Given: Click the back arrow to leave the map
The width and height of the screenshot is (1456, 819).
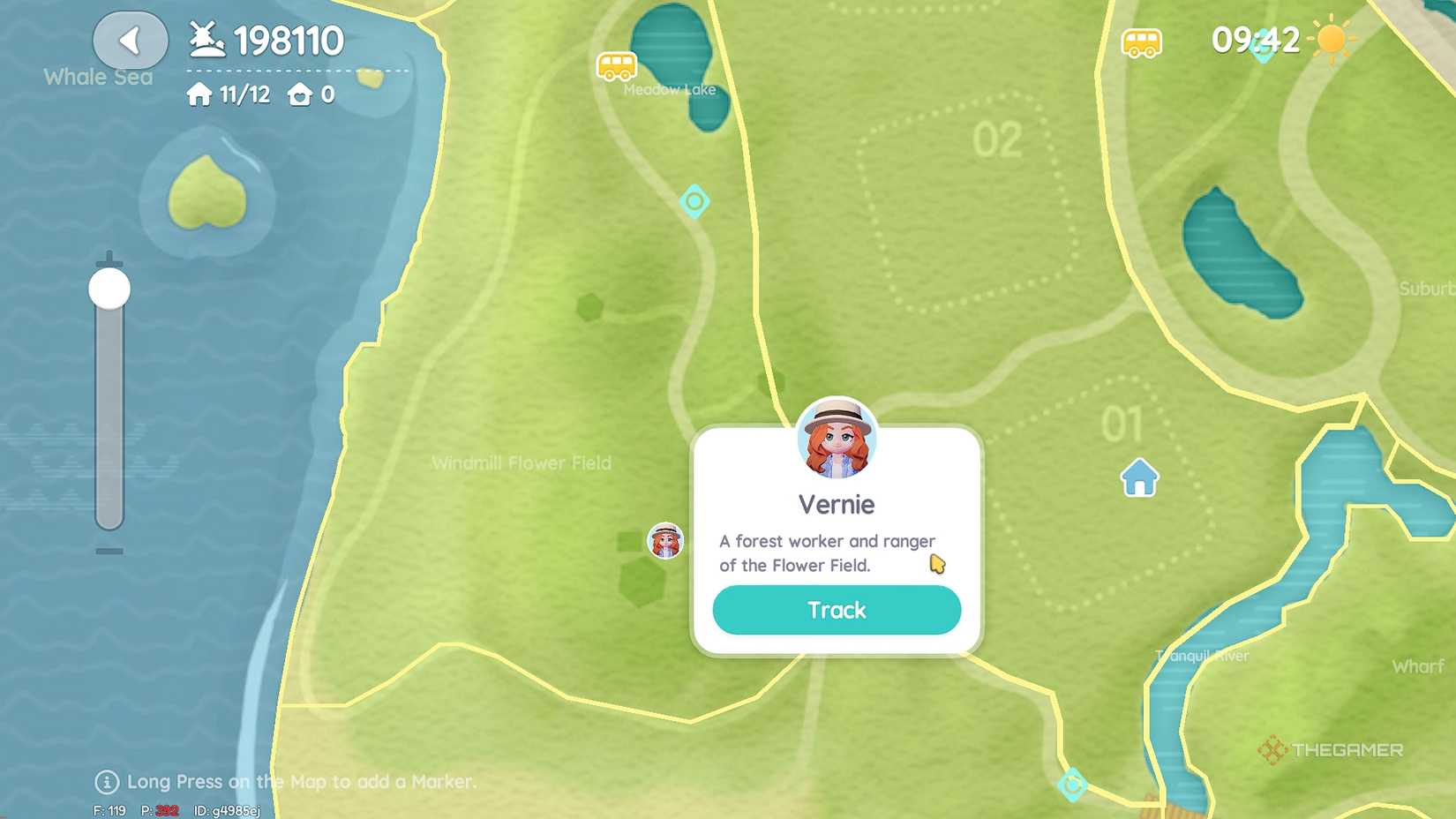Looking at the screenshot, I should pyautogui.click(x=130, y=40).
